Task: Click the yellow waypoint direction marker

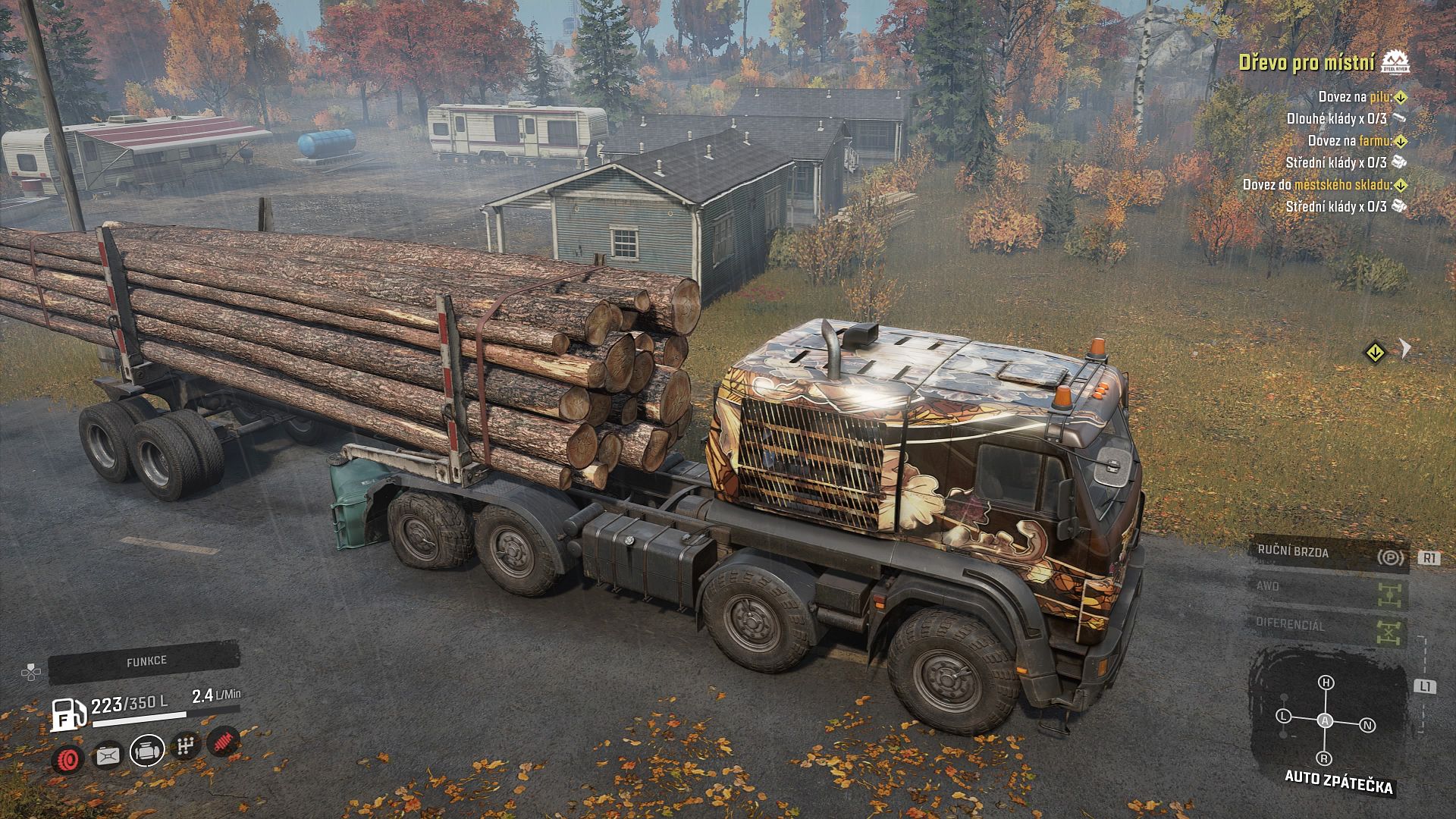Action: point(1375,352)
